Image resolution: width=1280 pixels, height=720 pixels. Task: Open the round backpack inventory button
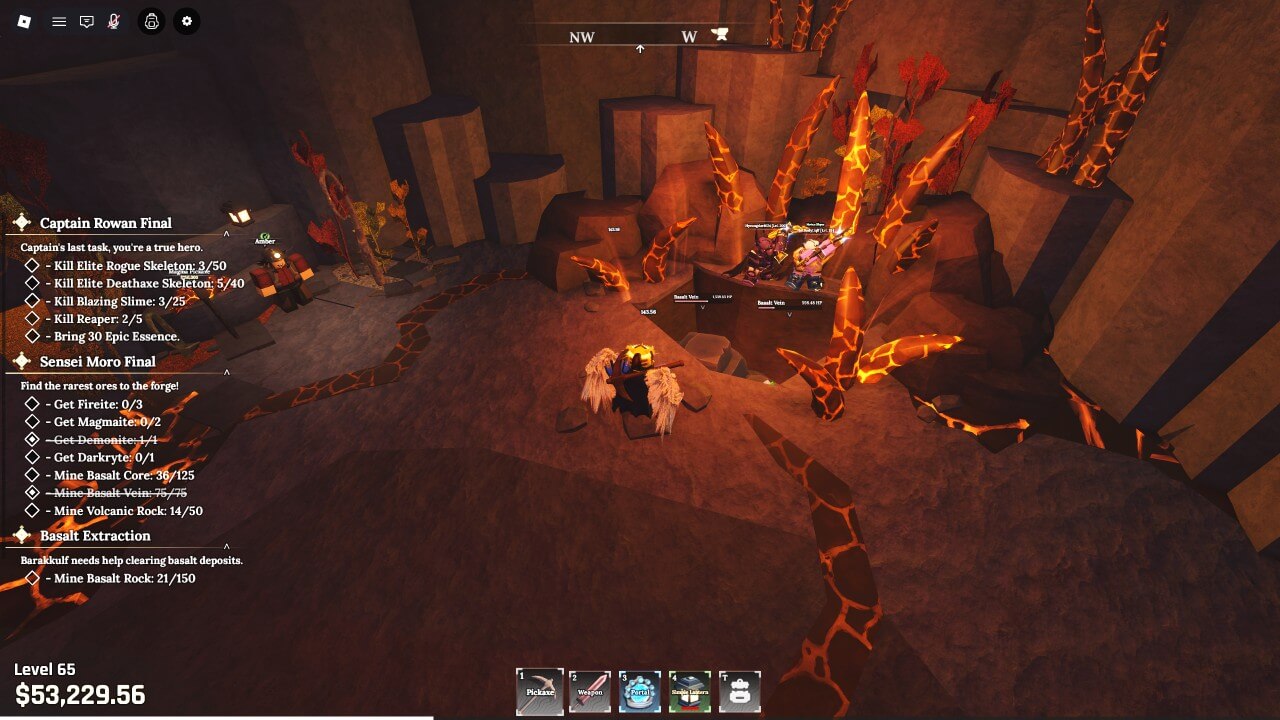coord(151,21)
